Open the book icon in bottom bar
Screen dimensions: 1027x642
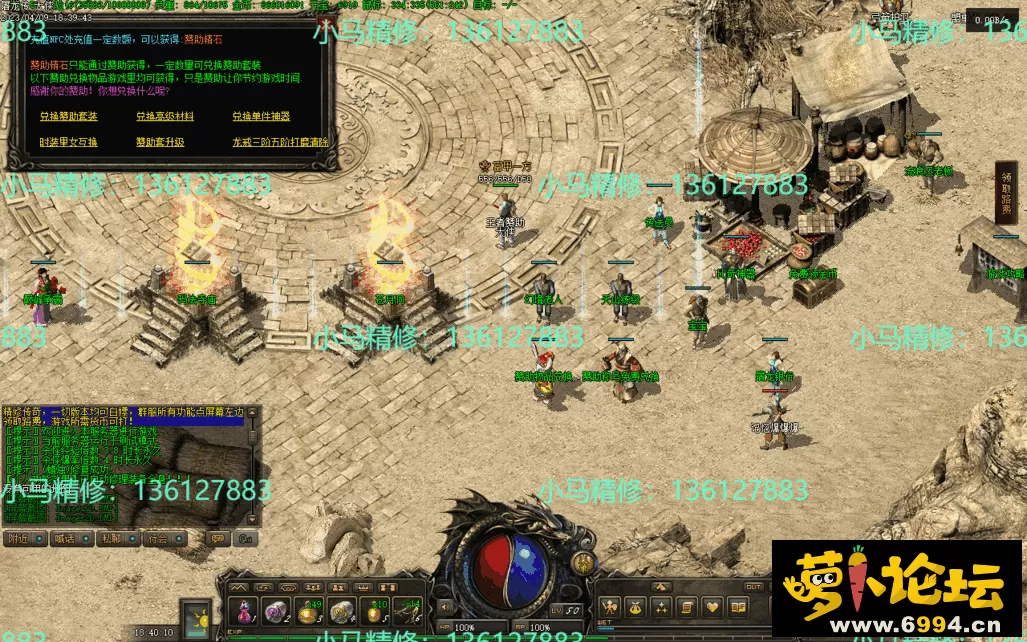[x=738, y=606]
